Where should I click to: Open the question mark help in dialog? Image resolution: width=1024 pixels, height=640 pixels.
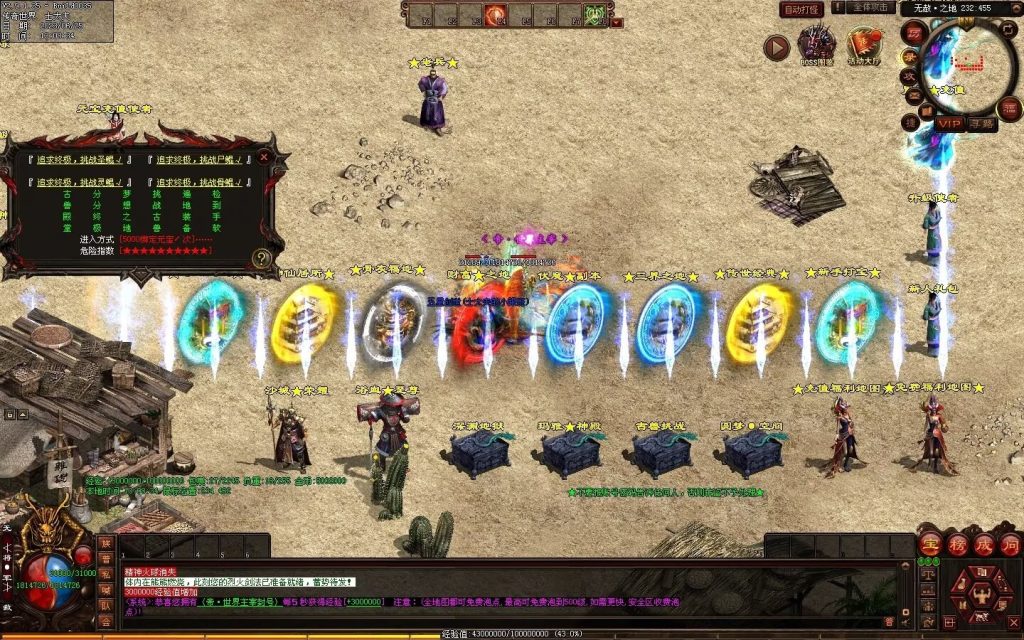click(261, 258)
